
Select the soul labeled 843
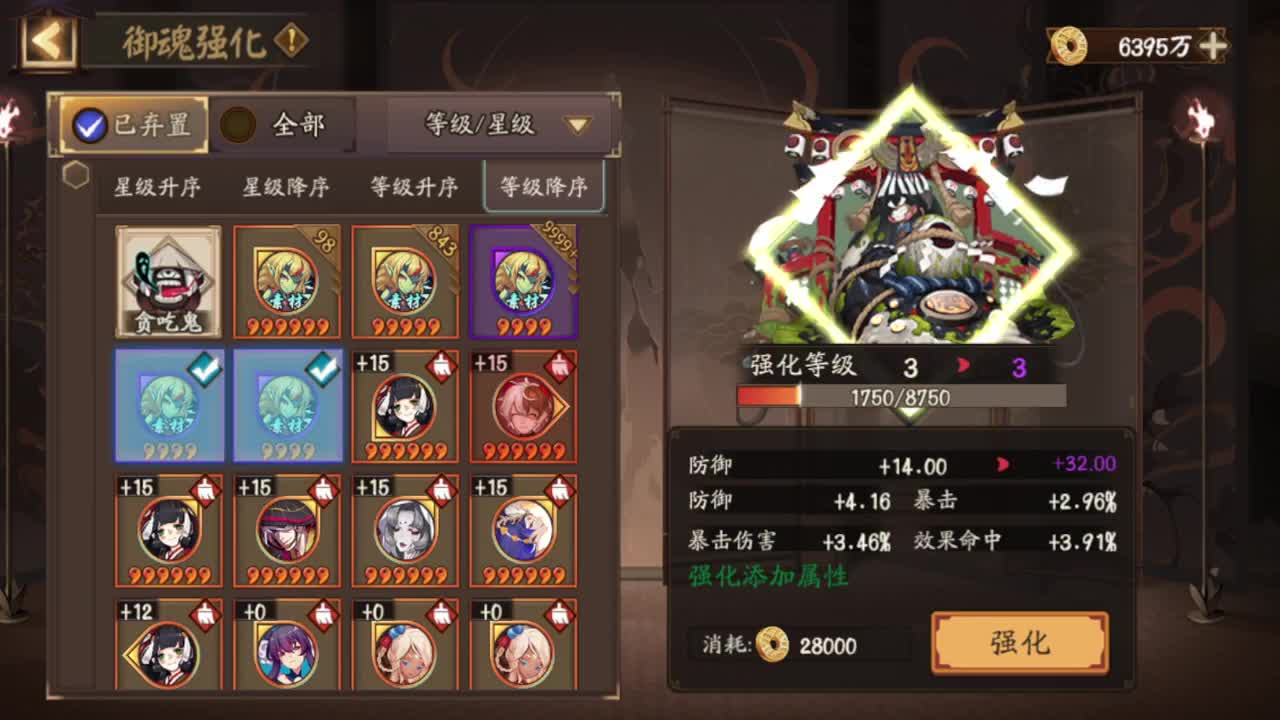tap(405, 280)
